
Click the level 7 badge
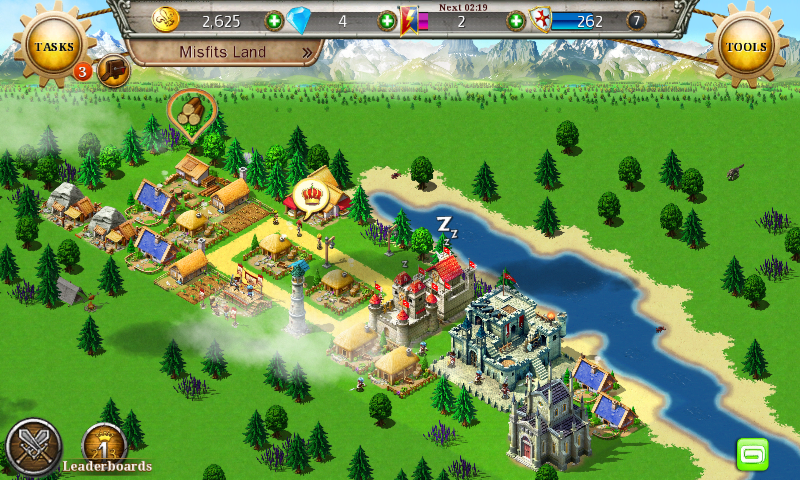pos(636,20)
